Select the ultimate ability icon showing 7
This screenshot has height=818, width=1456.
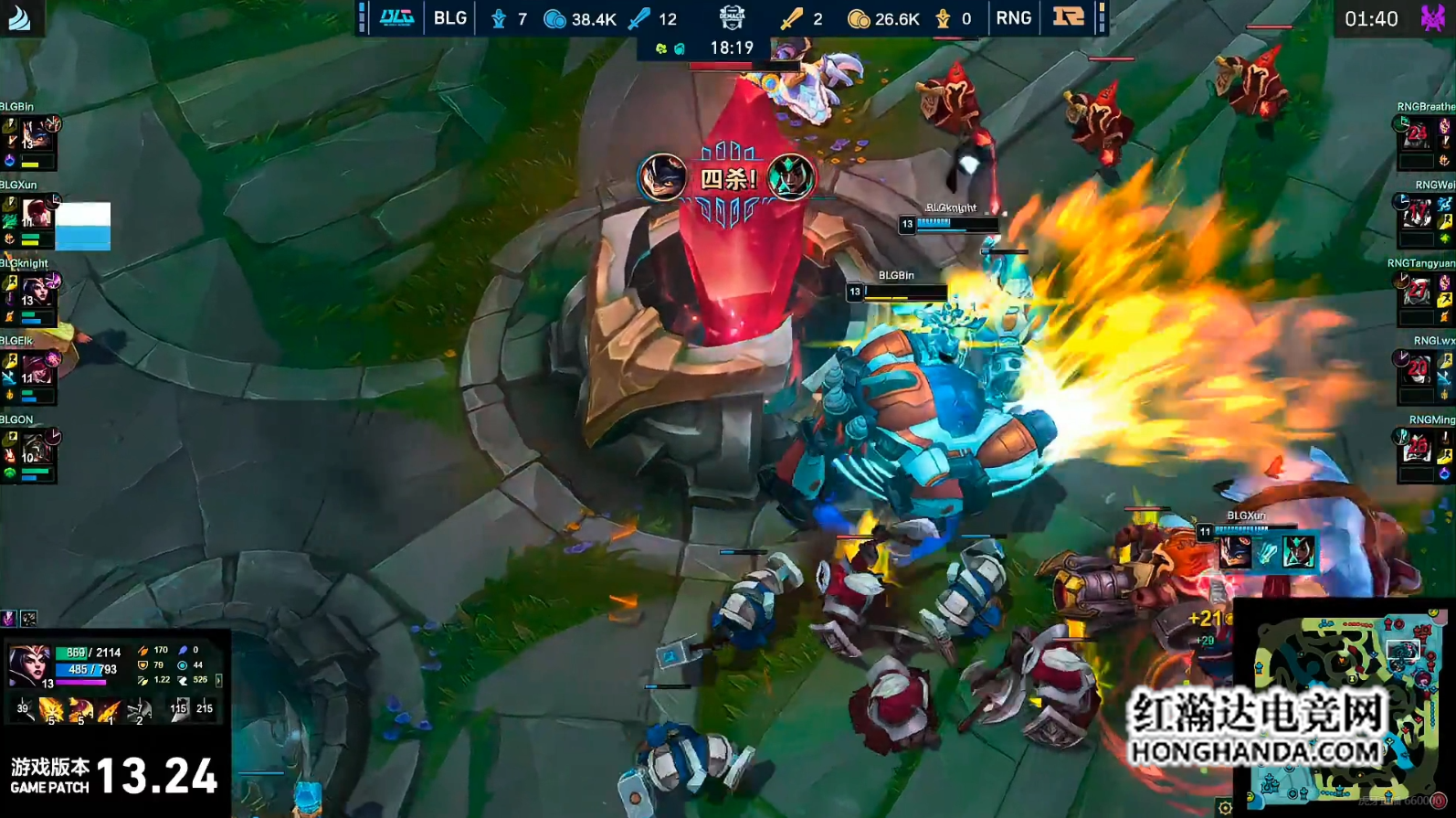[x=139, y=709]
